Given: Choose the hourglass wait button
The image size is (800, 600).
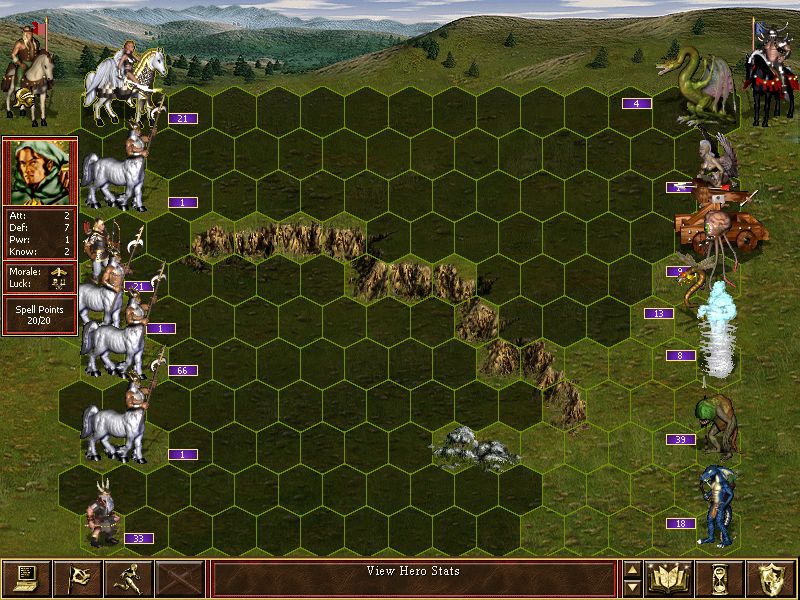Looking at the screenshot, I should [x=721, y=578].
